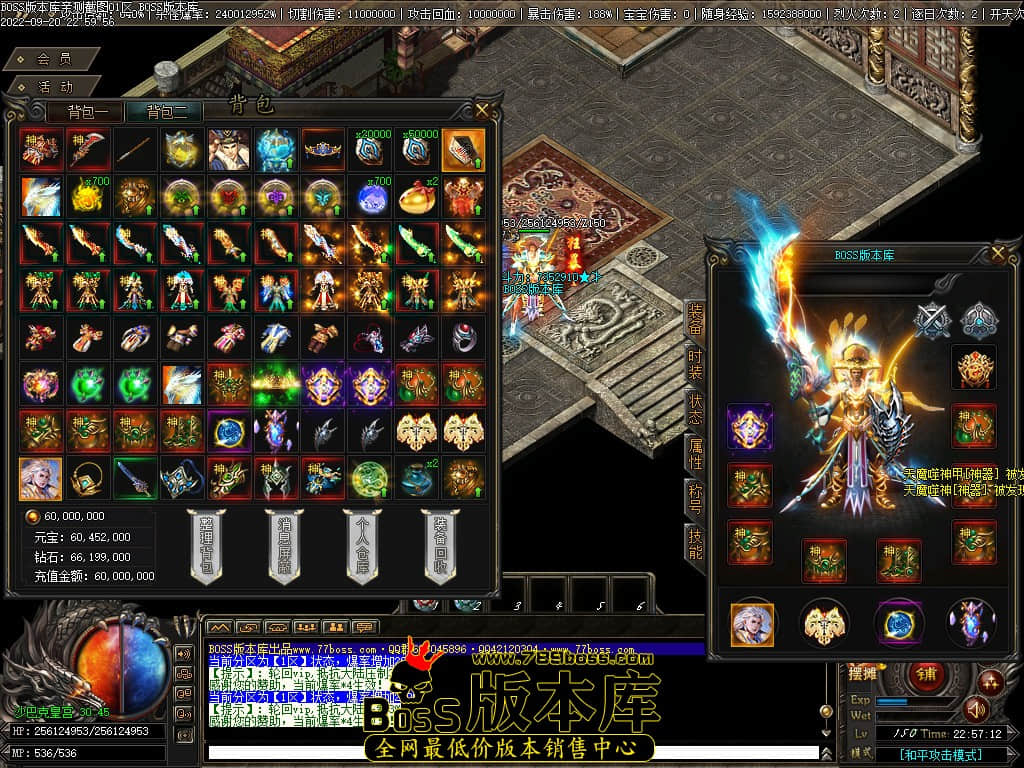Viewport: 1024px width, 768px height.
Task: Open the 活动 events menu
Action: pyautogui.click(x=54, y=87)
